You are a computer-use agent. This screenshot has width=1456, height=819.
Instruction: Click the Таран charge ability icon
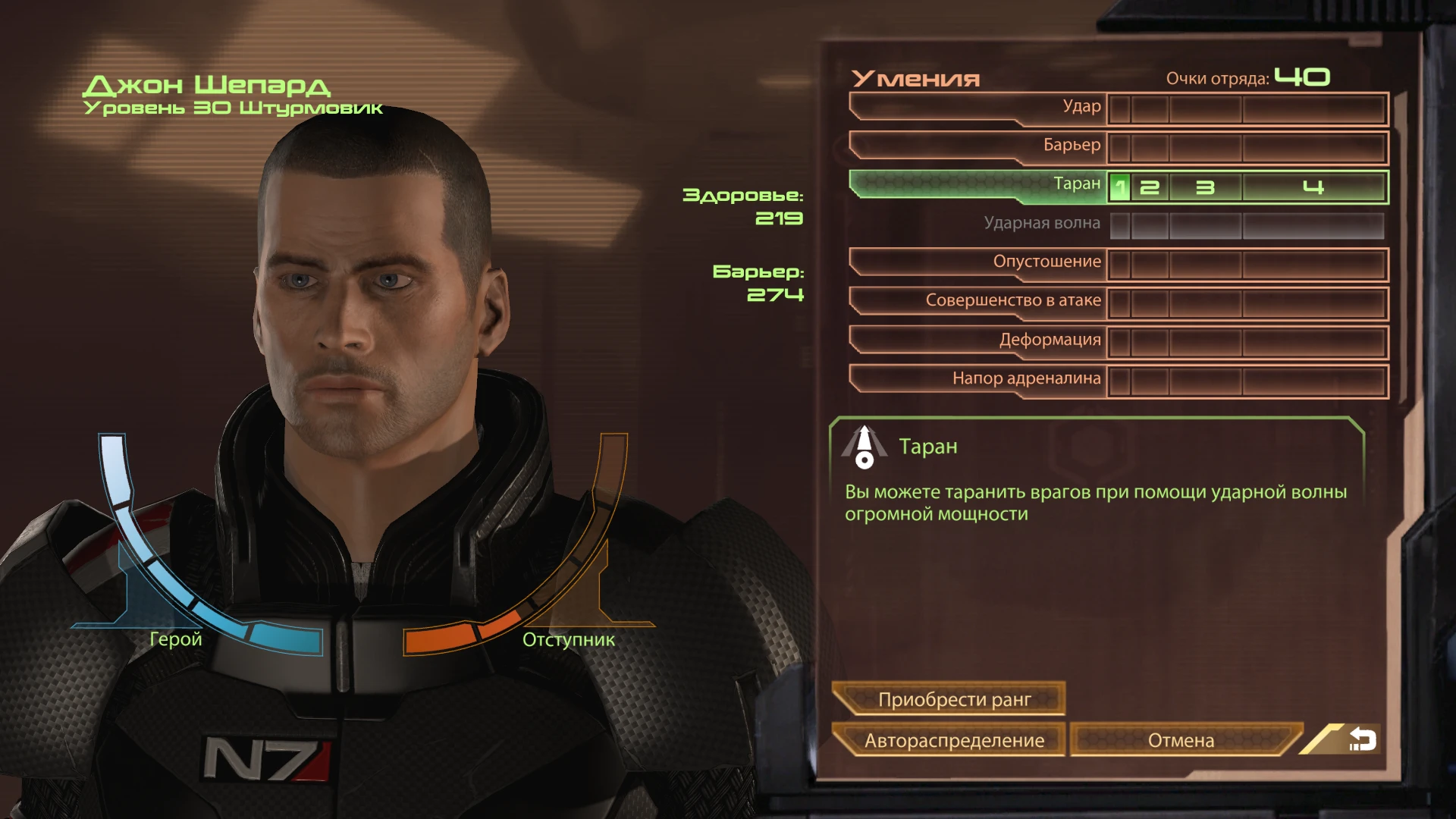tap(866, 447)
